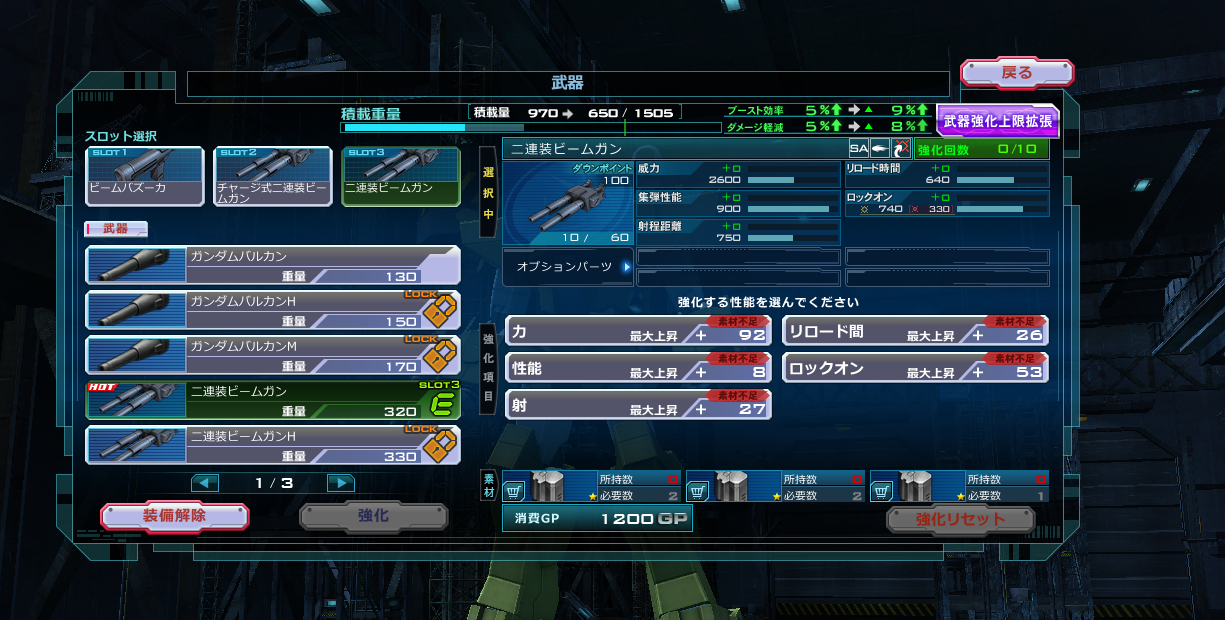Choose the ガンダムバルカンH weapon row
The image size is (1225, 620).
point(273,310)
